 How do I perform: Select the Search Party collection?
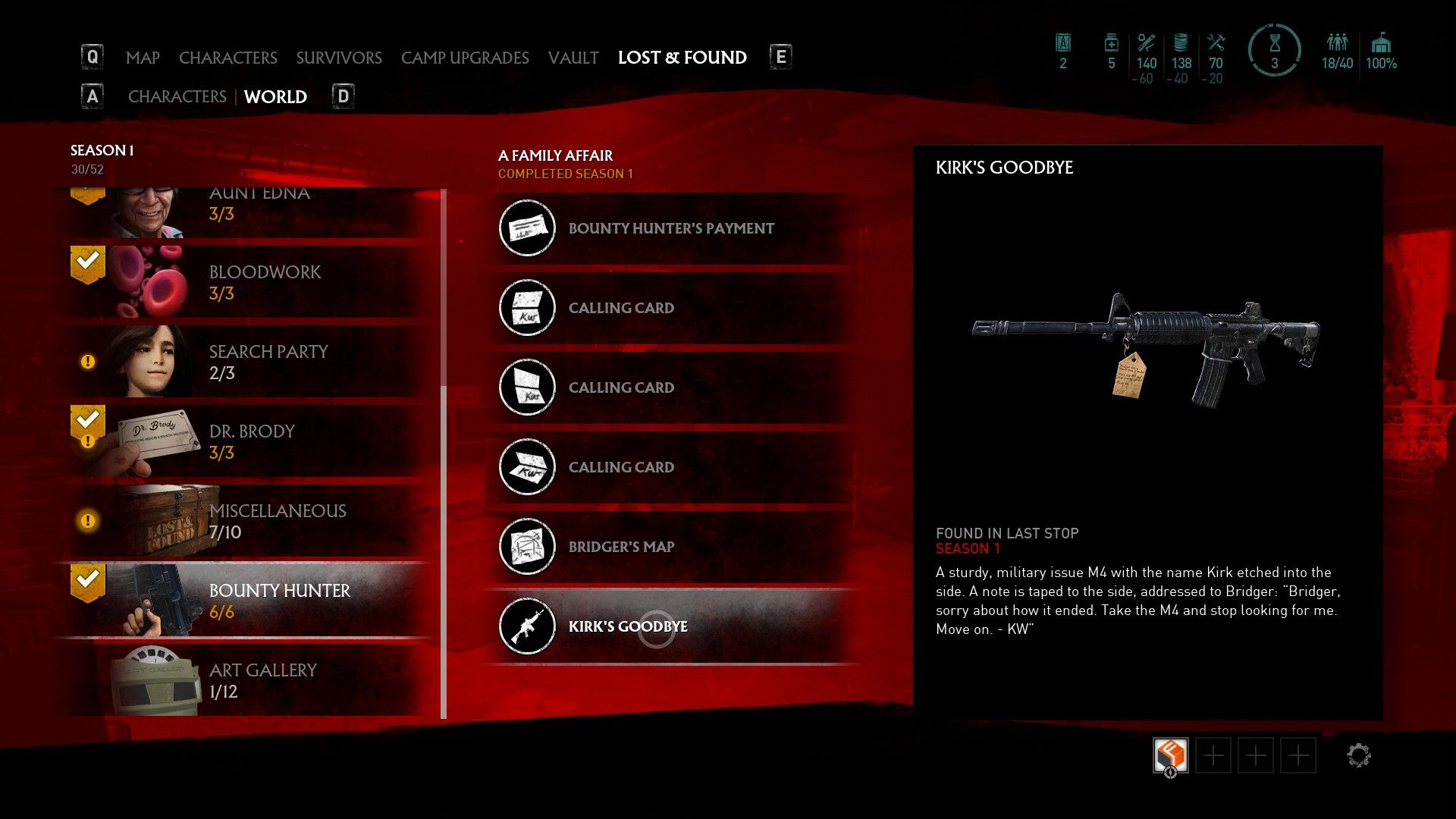pyautogui.click(x=250, y=362)
